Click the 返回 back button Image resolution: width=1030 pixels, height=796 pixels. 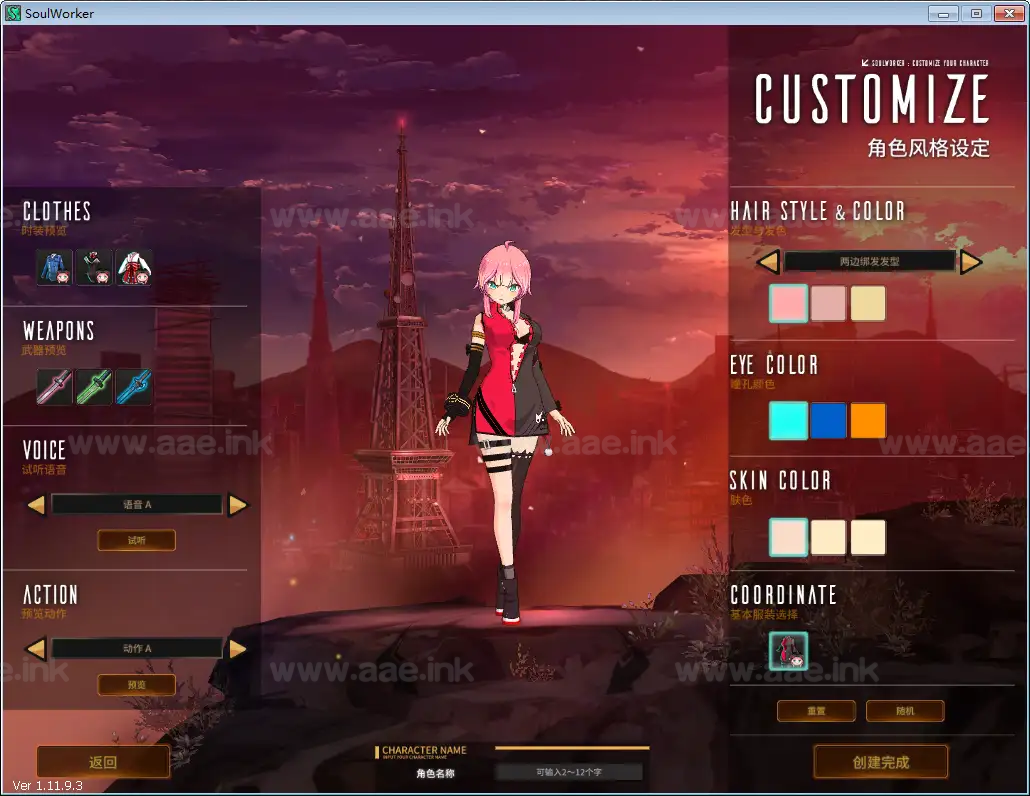point(103,762)
